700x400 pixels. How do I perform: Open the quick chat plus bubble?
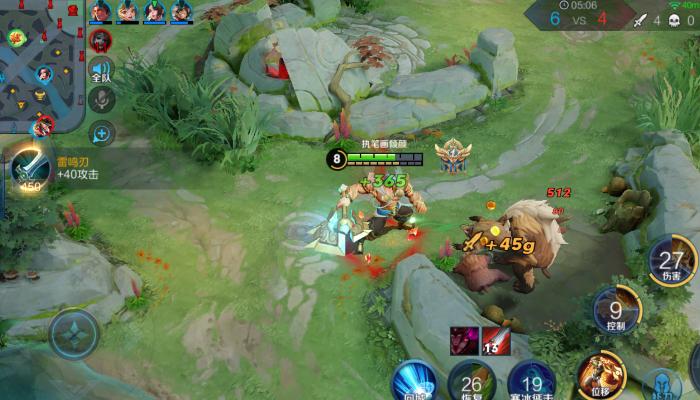(x=101, y=132)
